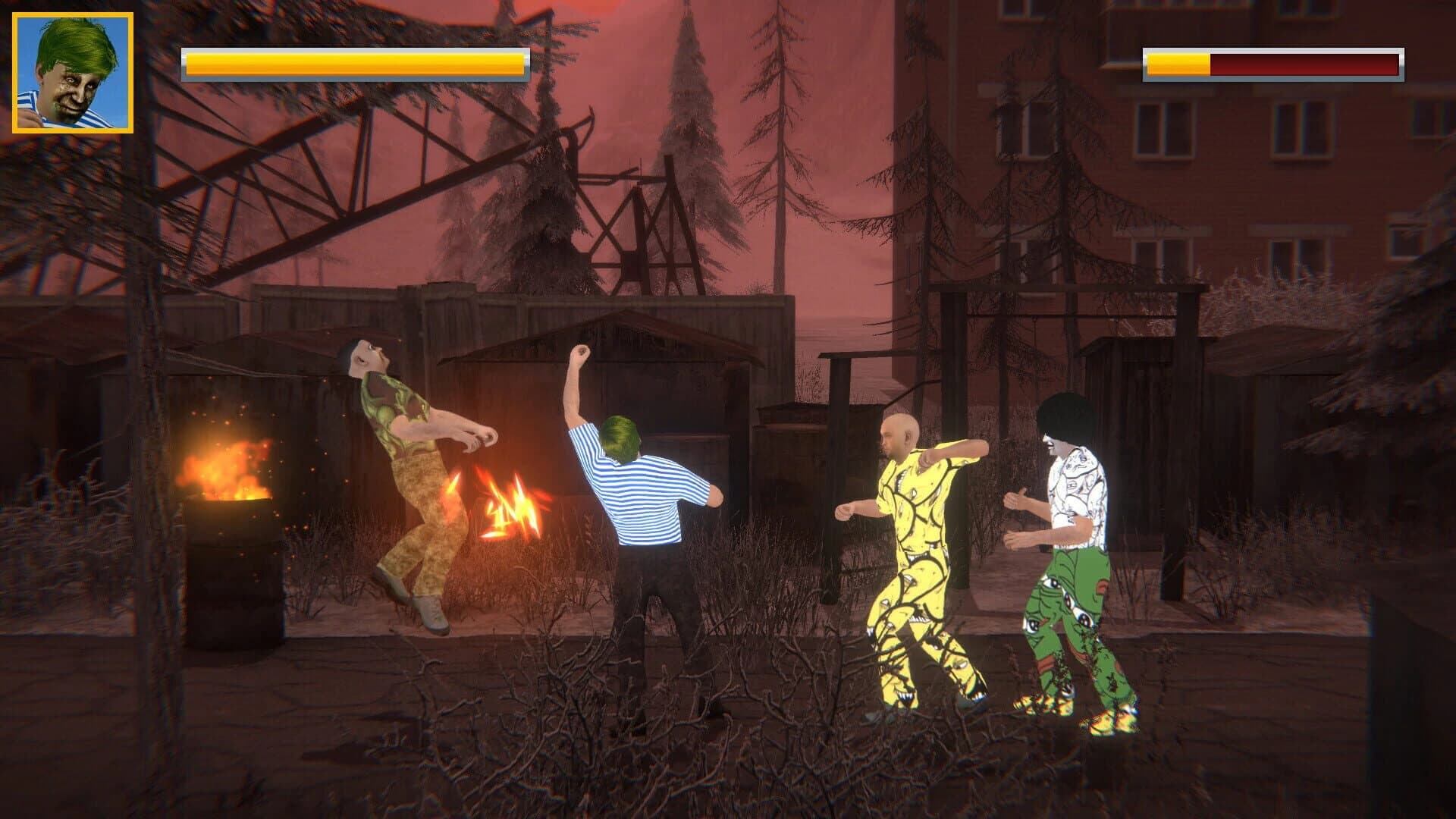Click the enemy health bar top right

coord(1266,64)
